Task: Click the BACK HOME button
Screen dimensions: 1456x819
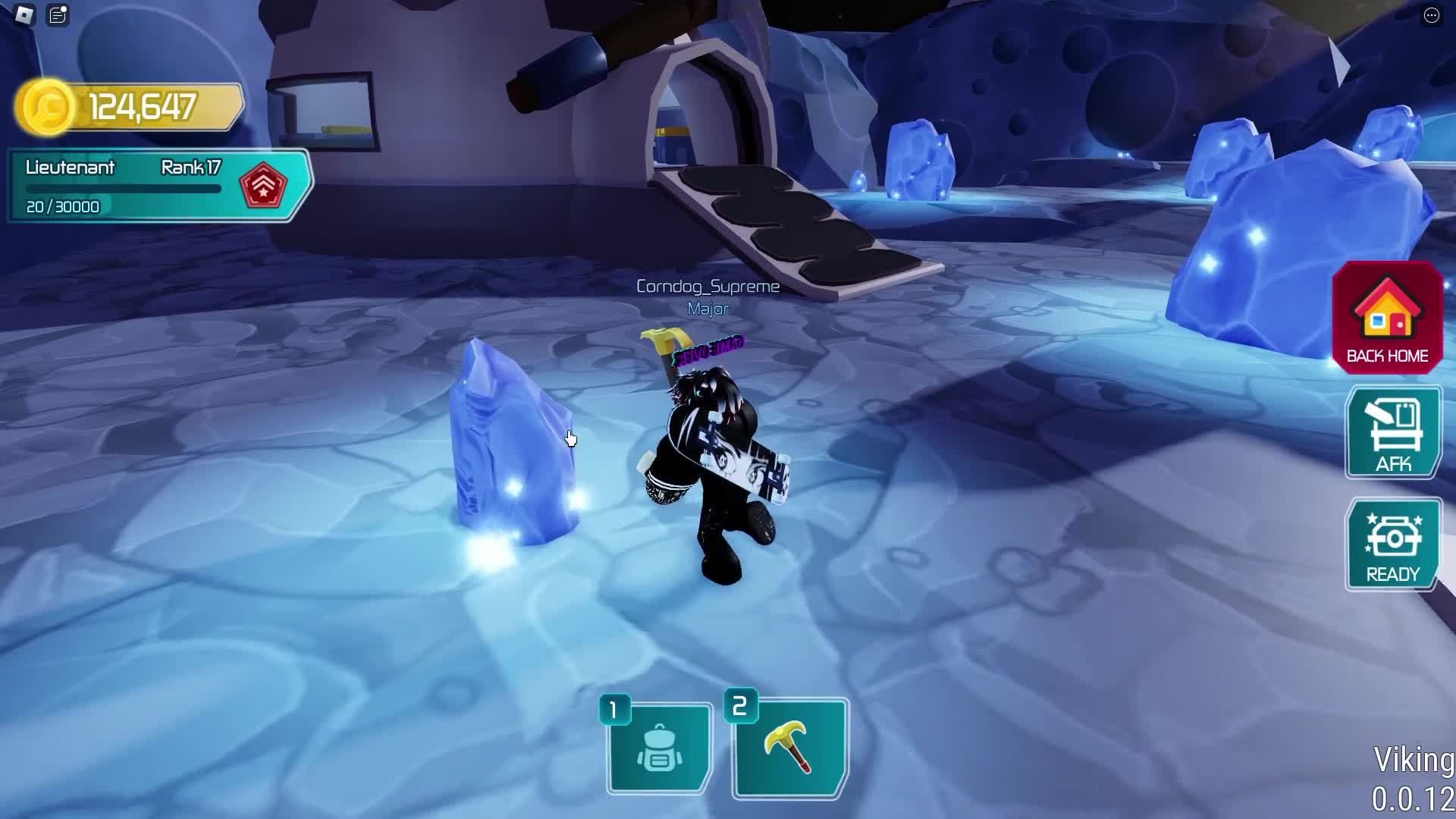Action: coord(1387,318)
